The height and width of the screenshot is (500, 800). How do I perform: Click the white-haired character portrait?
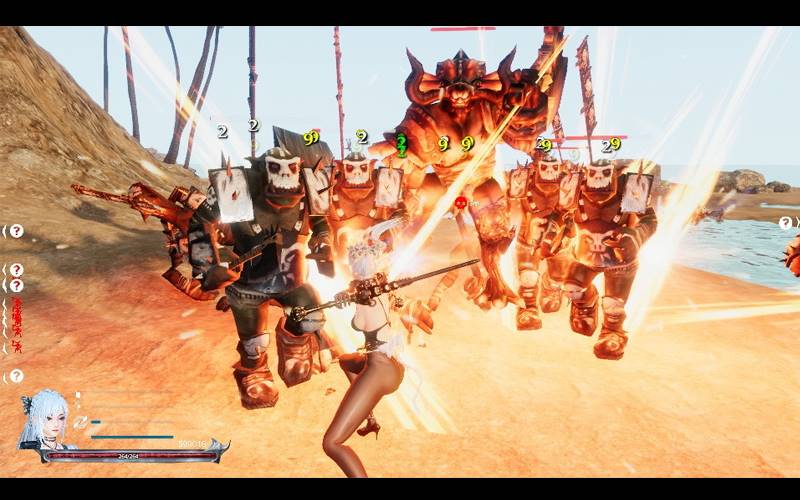click(x=45, y=420)
